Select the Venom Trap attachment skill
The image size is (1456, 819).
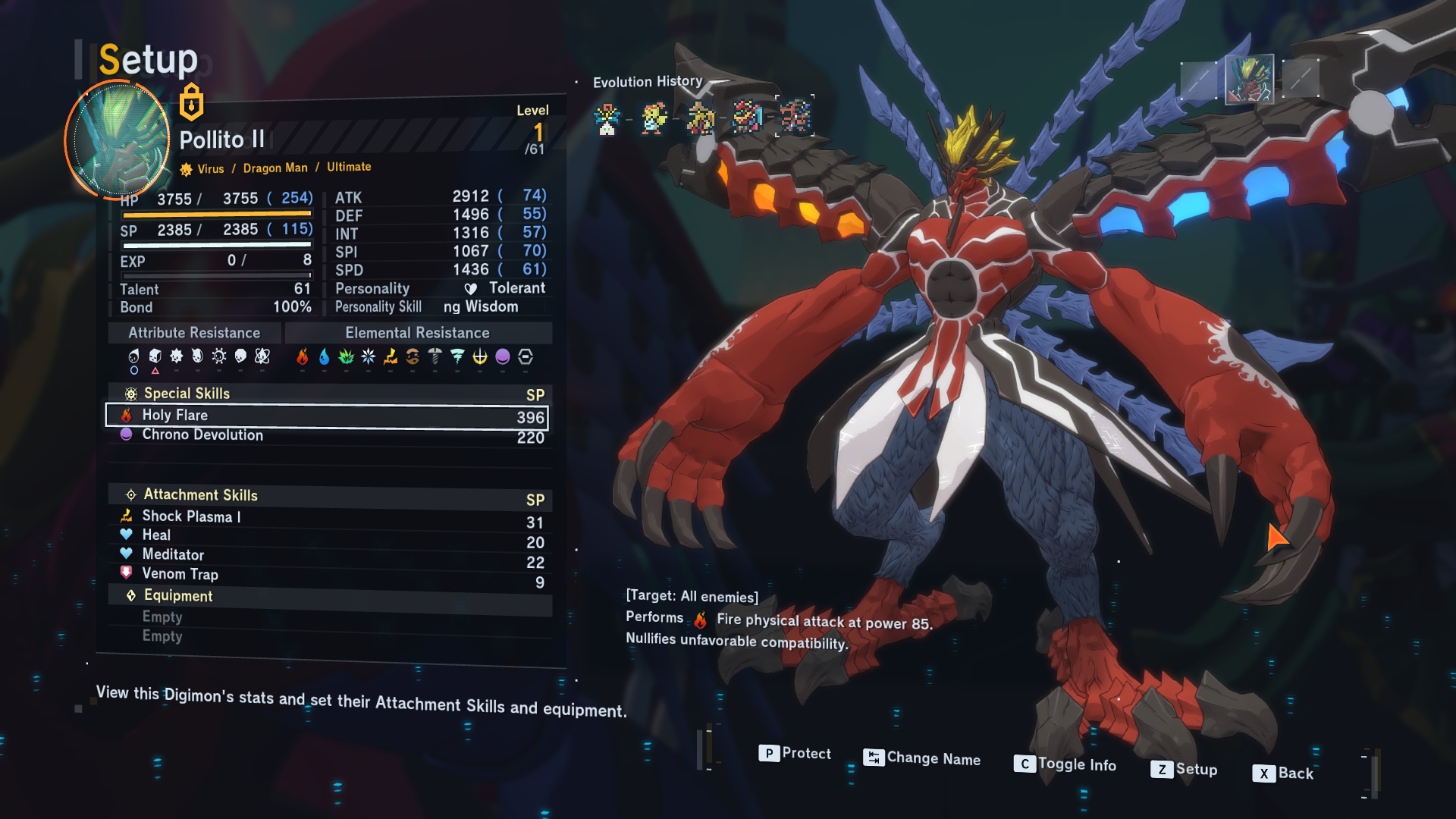coord(326,575)
